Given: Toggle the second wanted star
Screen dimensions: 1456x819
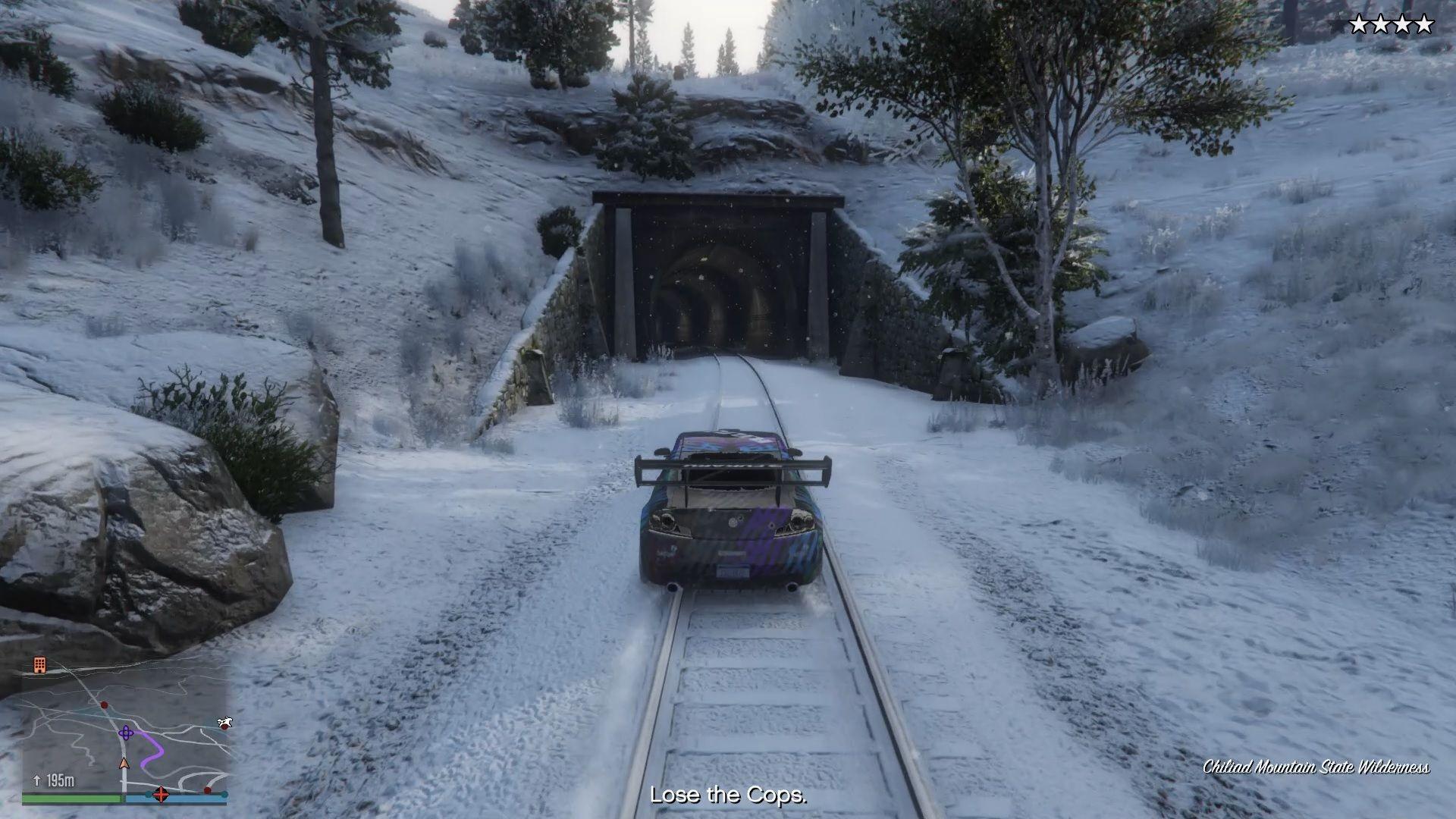Looking at the screenshot, I should point(1381,23).
